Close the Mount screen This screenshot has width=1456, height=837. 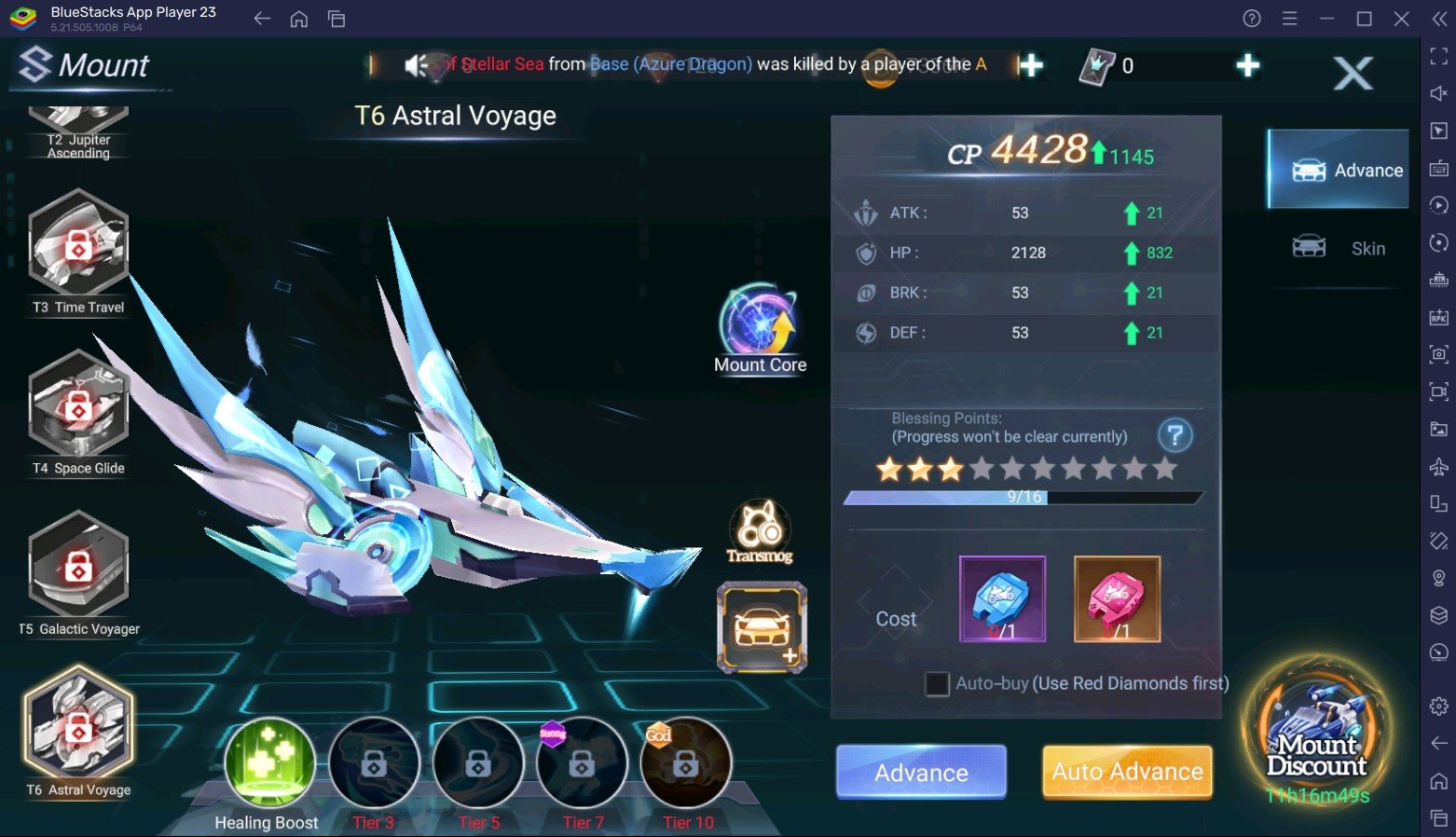coord(1353,73)
